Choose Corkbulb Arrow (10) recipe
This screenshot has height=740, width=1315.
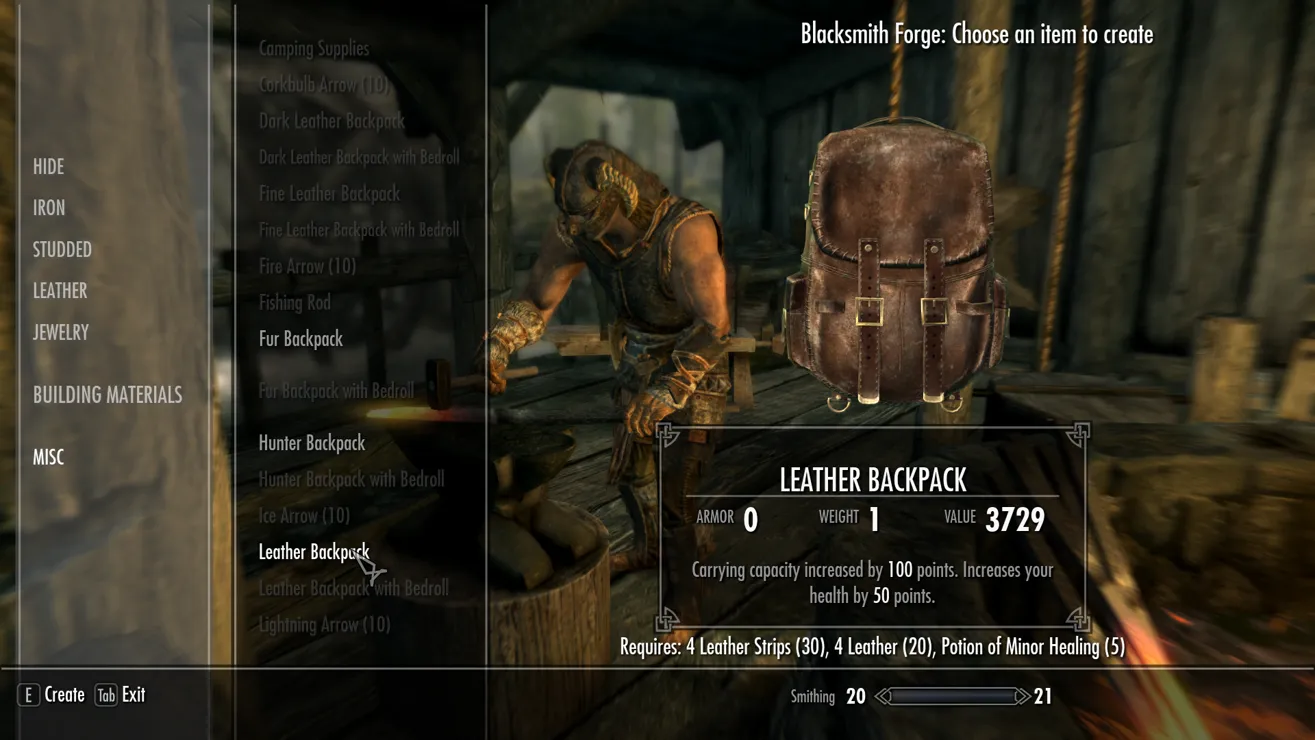coord(324,85)
